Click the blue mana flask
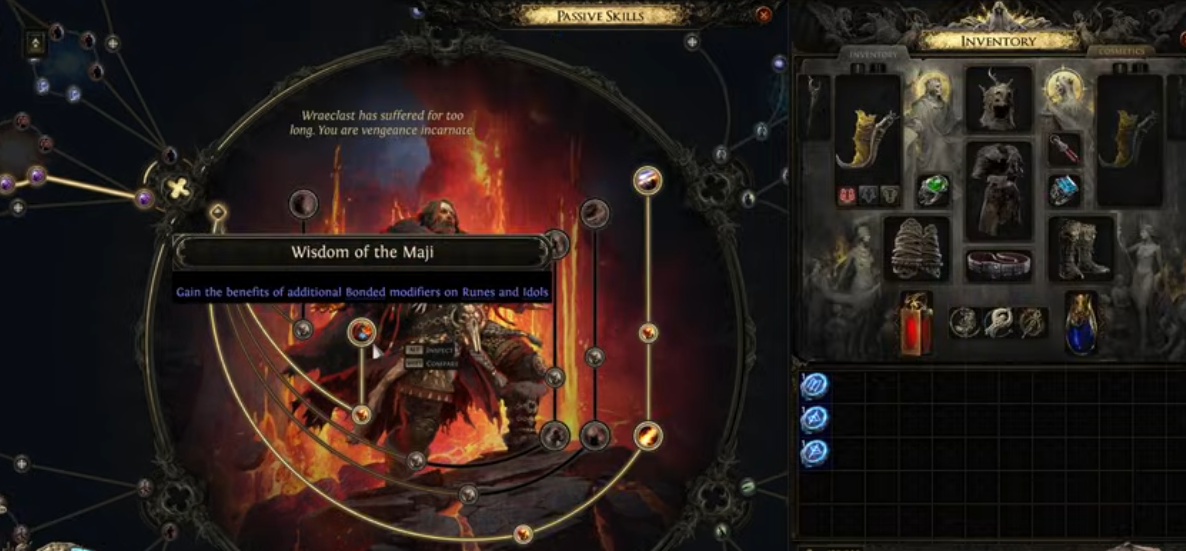Screen dimensions: 1186x551 pyautogui.click(x=1081, y=323)
